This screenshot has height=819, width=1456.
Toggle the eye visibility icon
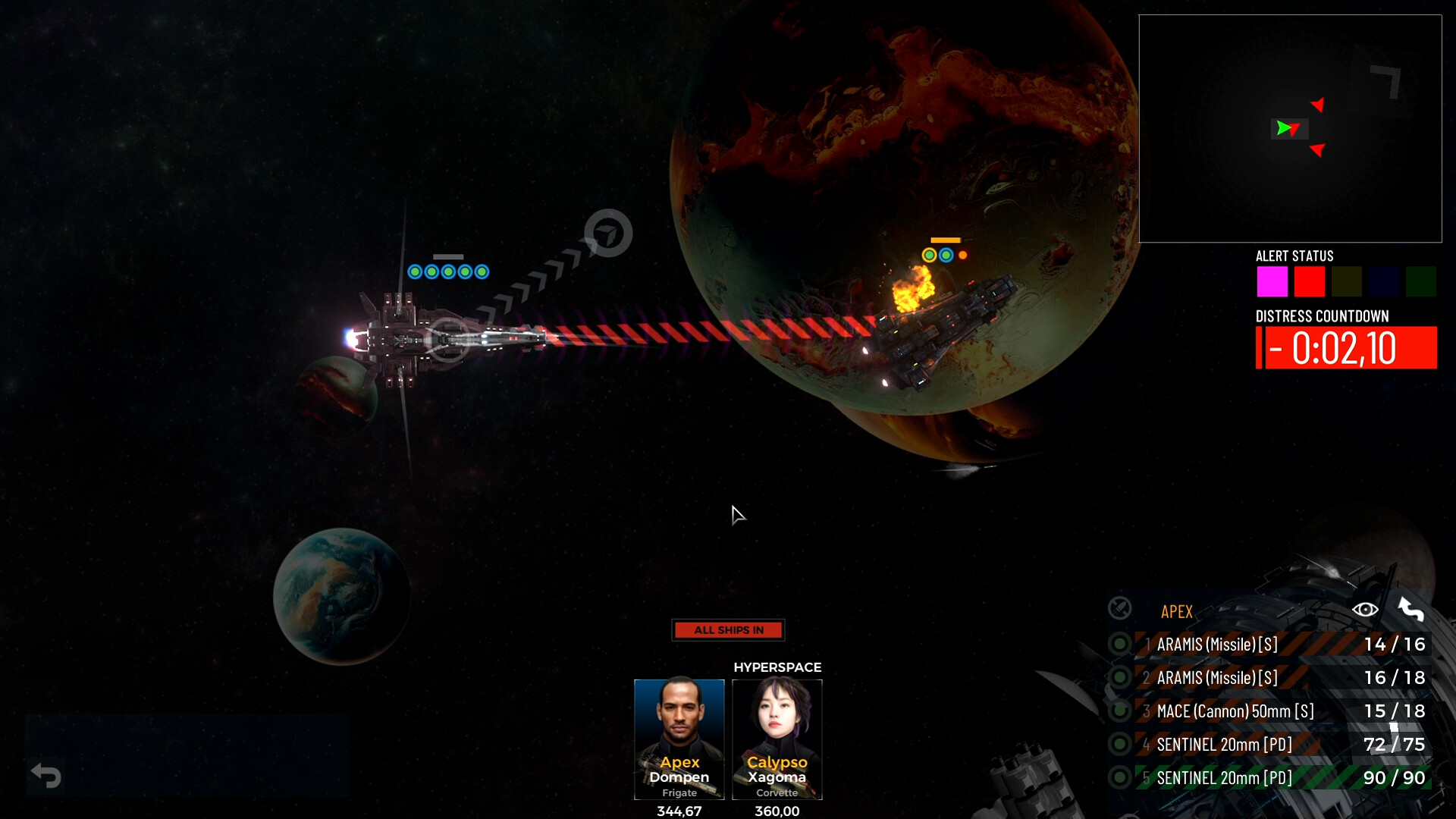click(x=1365, y=610)
